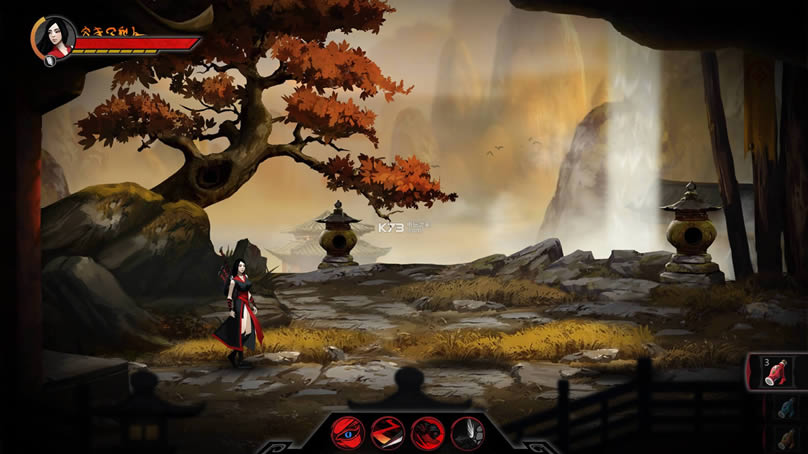The width and height of the screenshot is (808, 454).
Task: Use the red slash blade ability
Action: [x=387, y=432]
